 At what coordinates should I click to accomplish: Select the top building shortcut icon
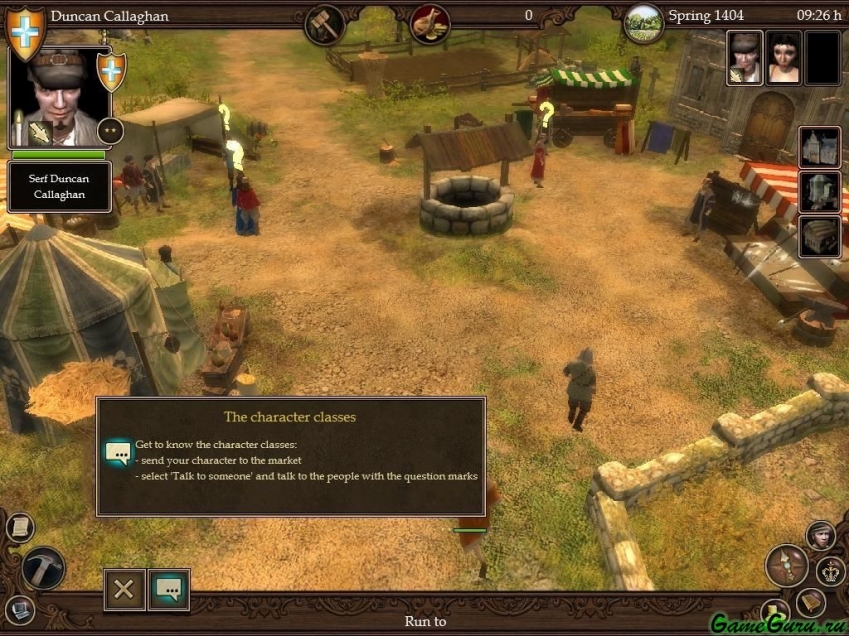(818, 147)
